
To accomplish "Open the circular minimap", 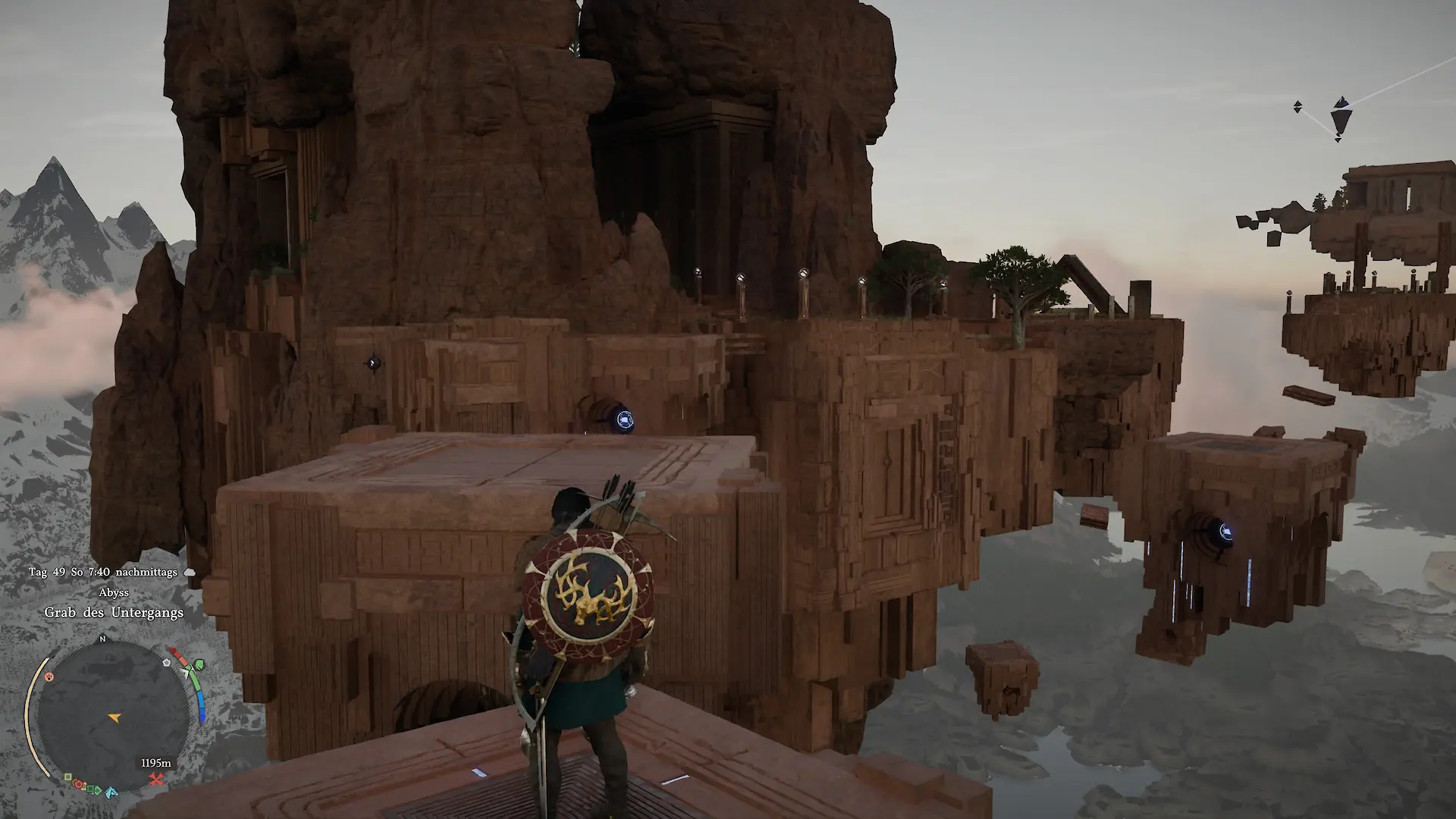I will pos(112,717).
